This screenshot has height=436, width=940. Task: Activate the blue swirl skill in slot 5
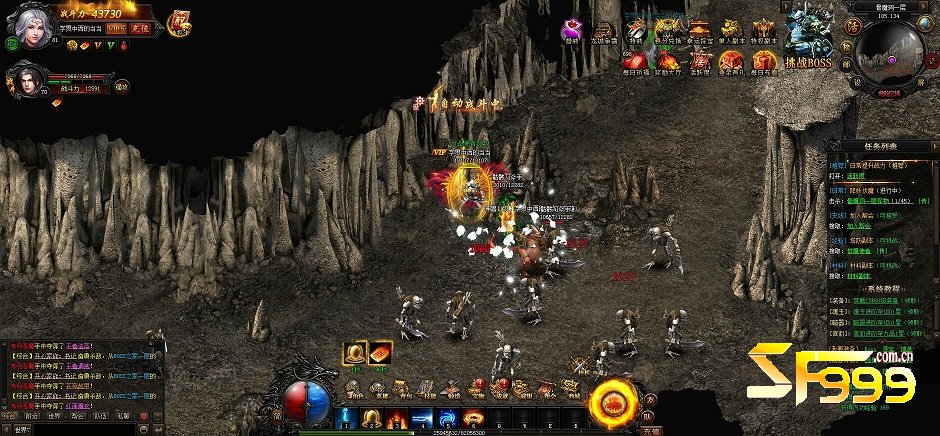(444, 417)
